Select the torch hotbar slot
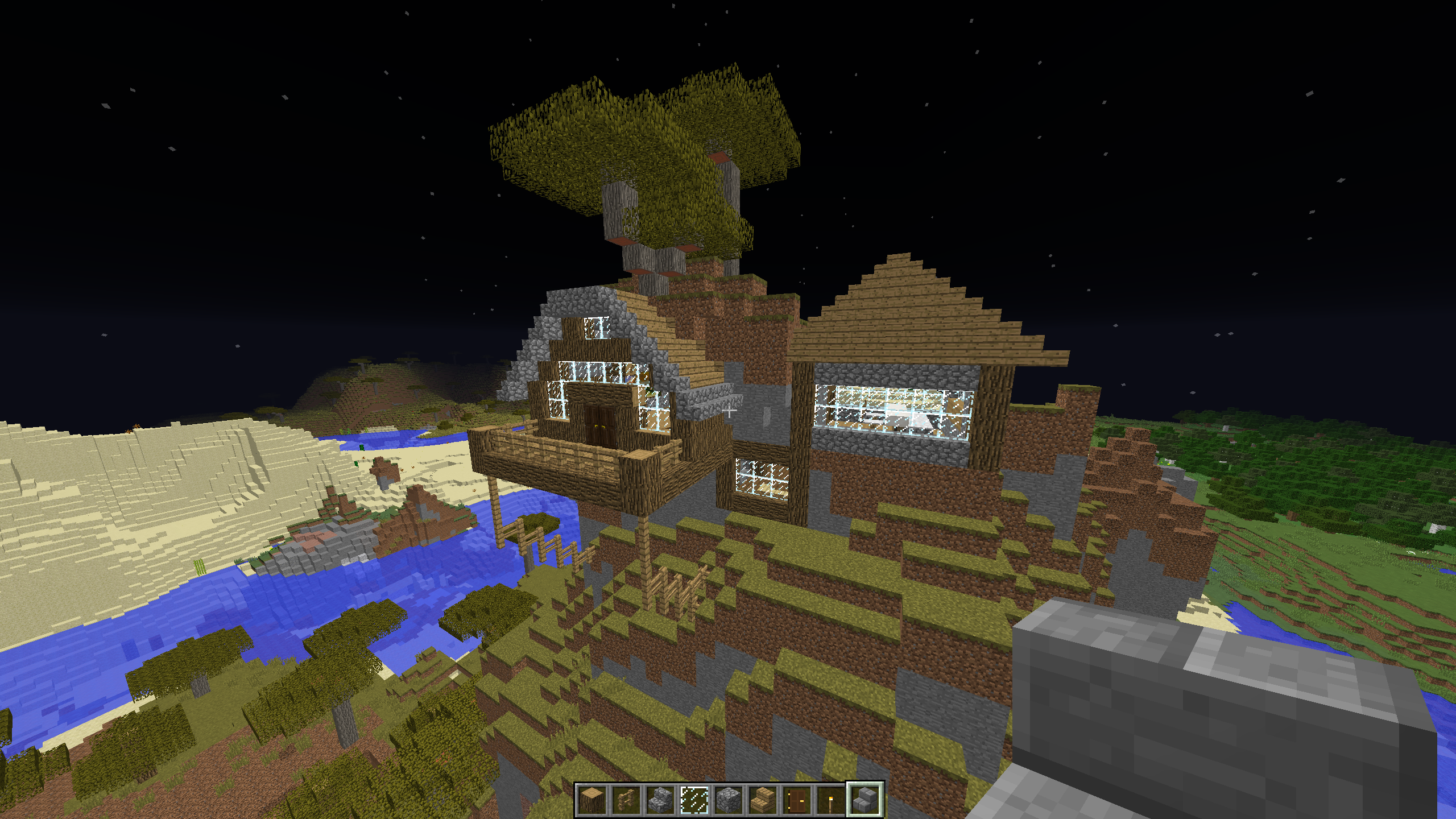Image resolution: width=1456 pixels, height=819 pixels. (831, 799)
